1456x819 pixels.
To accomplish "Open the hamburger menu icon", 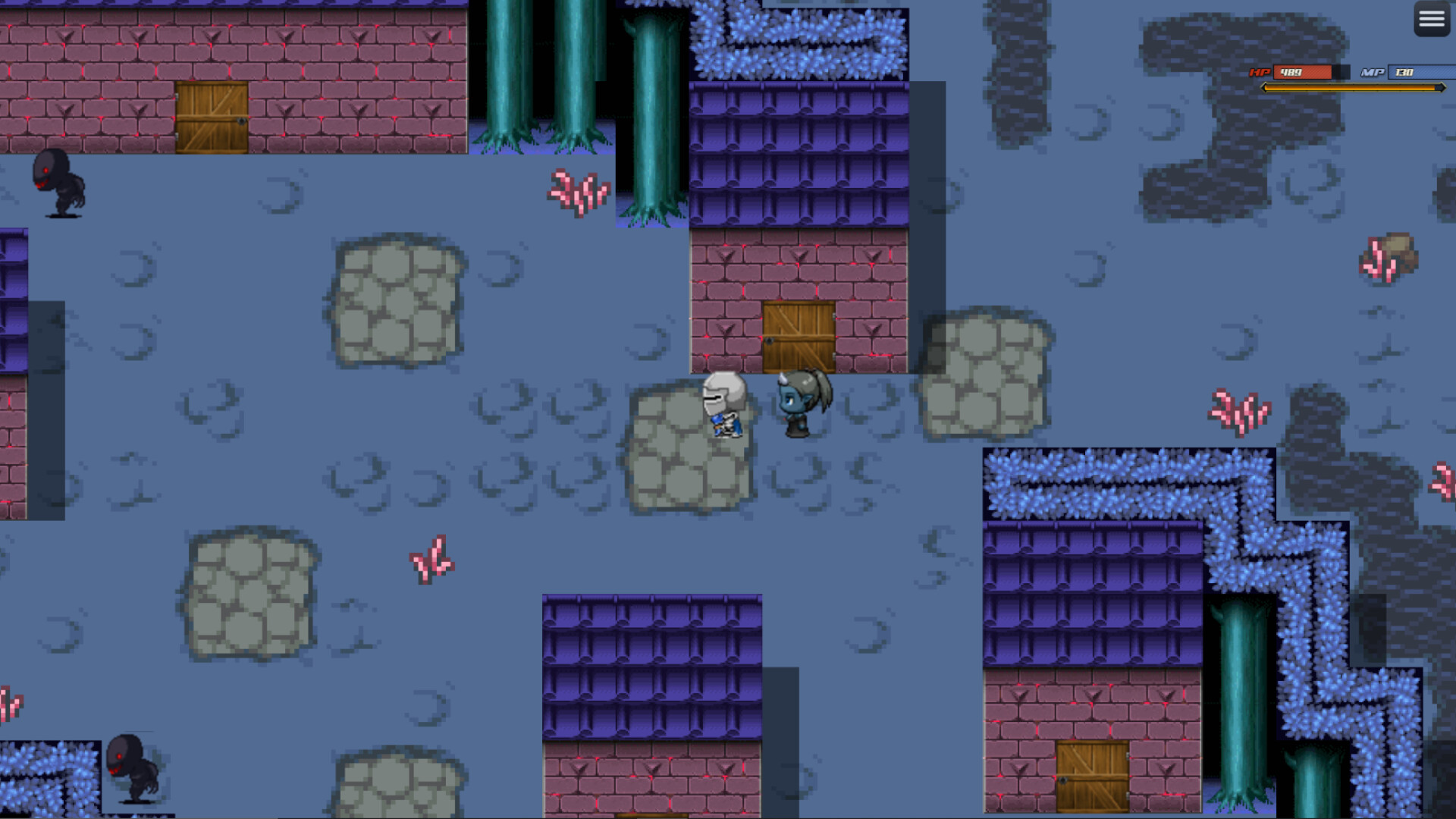I will pos(1430,18).
